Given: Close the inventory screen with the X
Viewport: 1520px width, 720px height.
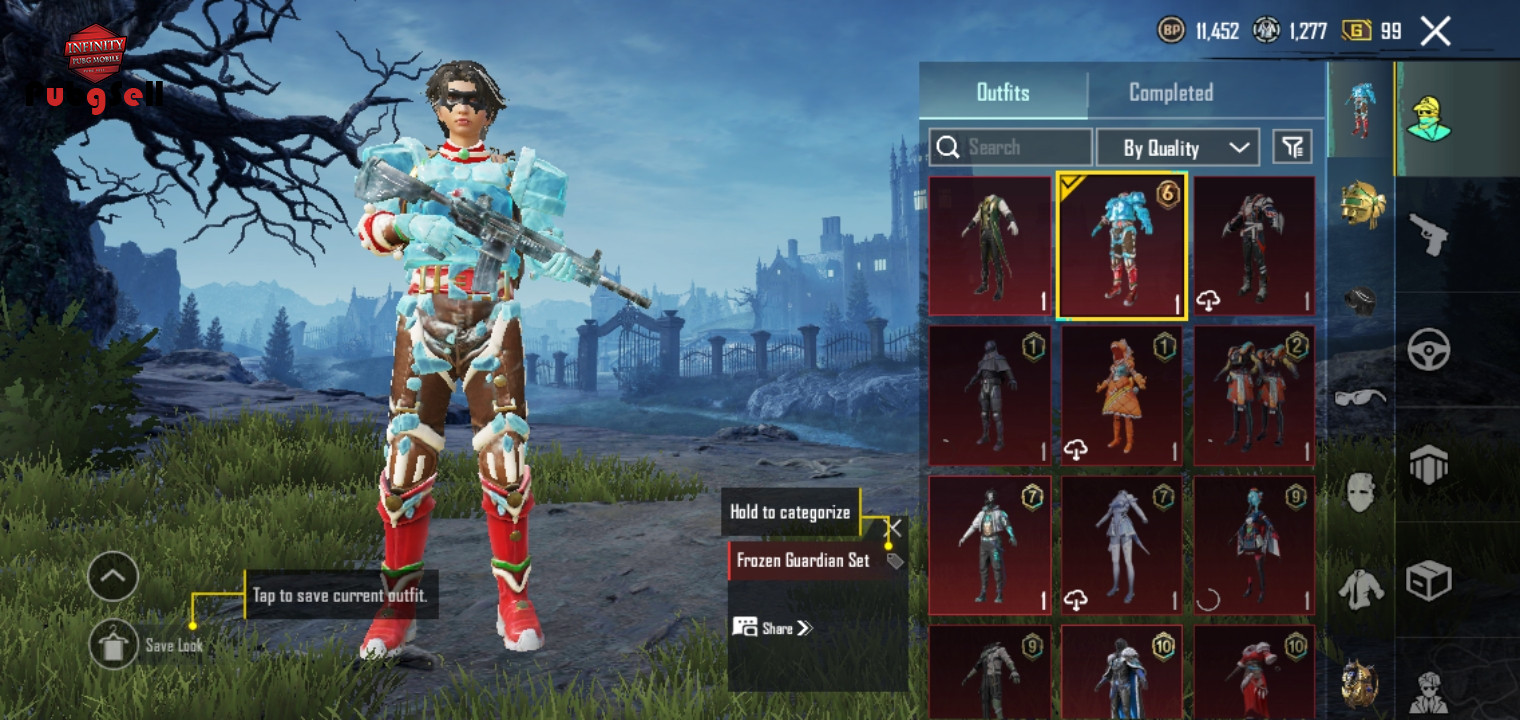Looking at the screenshot, I should coord(1435,32).
